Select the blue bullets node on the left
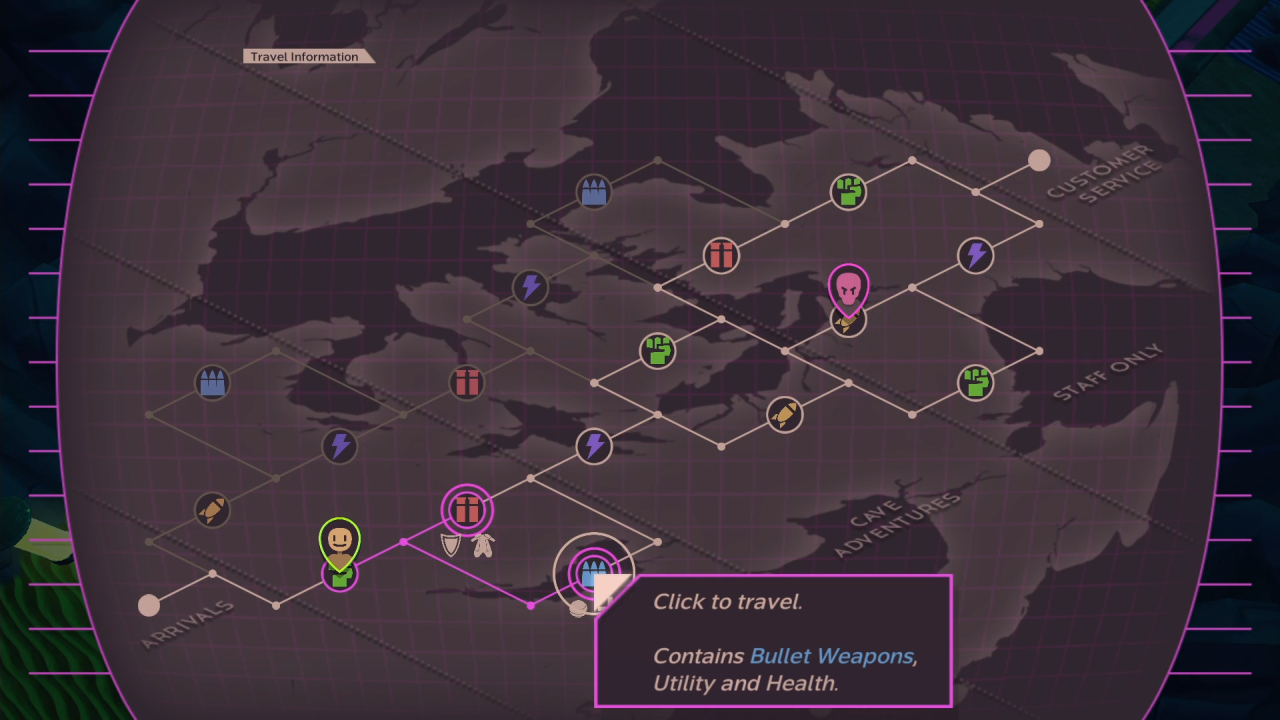 click(213, 382)
